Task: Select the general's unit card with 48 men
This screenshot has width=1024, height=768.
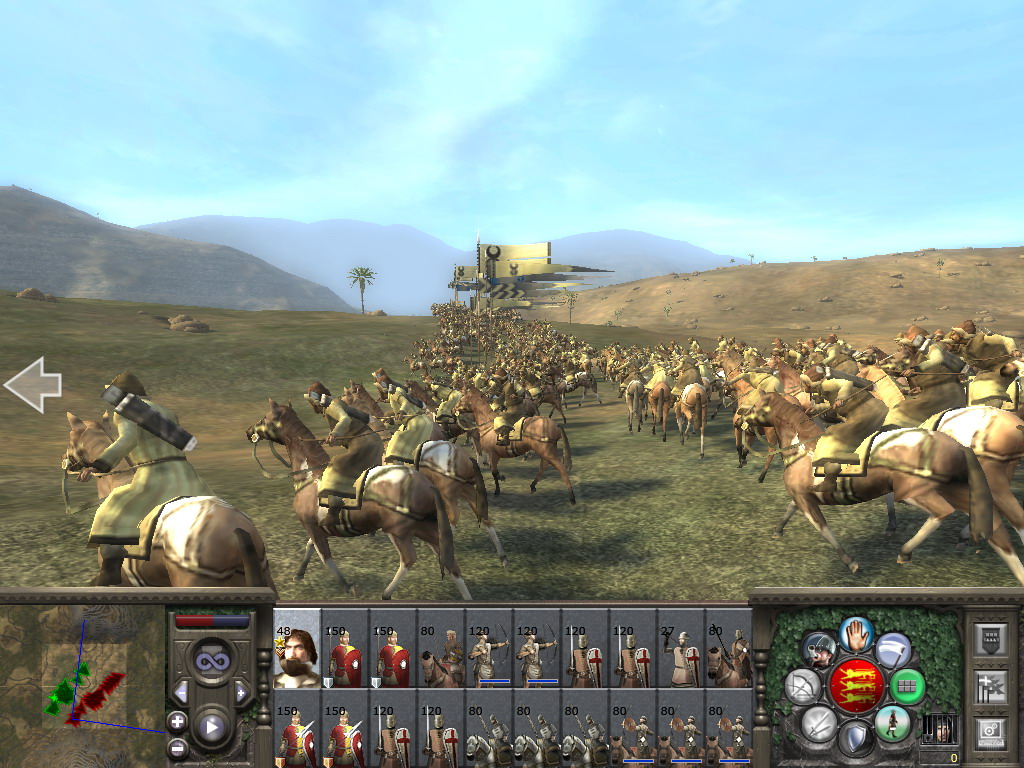Action: [297, 648]
